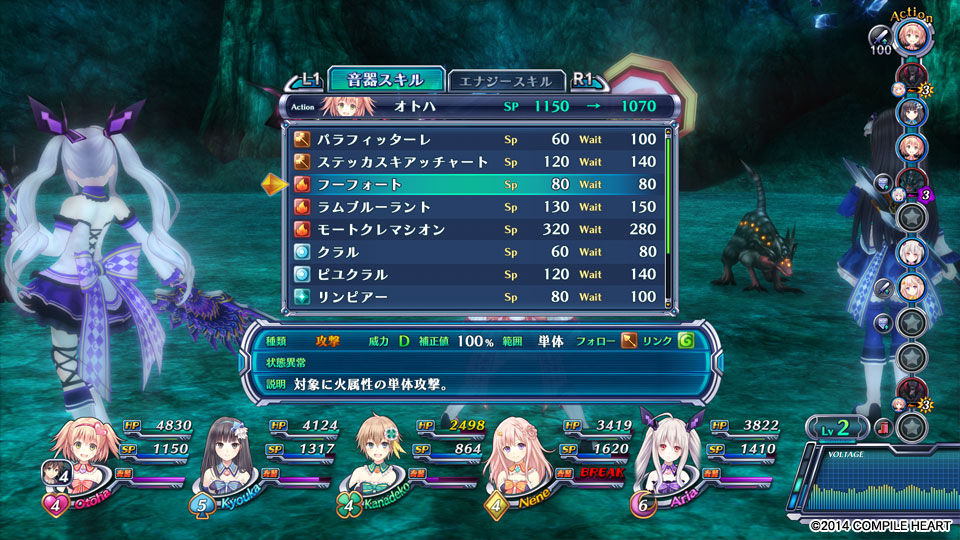Click the top Action turn order portrait

(914, 38)
